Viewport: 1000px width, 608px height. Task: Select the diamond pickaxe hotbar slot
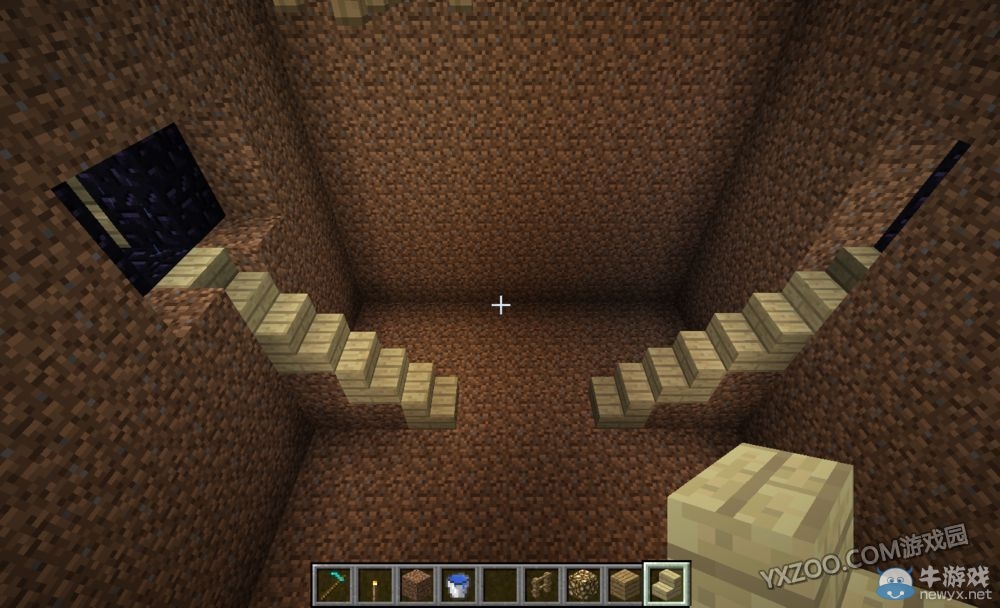click(x=331, y=583)
